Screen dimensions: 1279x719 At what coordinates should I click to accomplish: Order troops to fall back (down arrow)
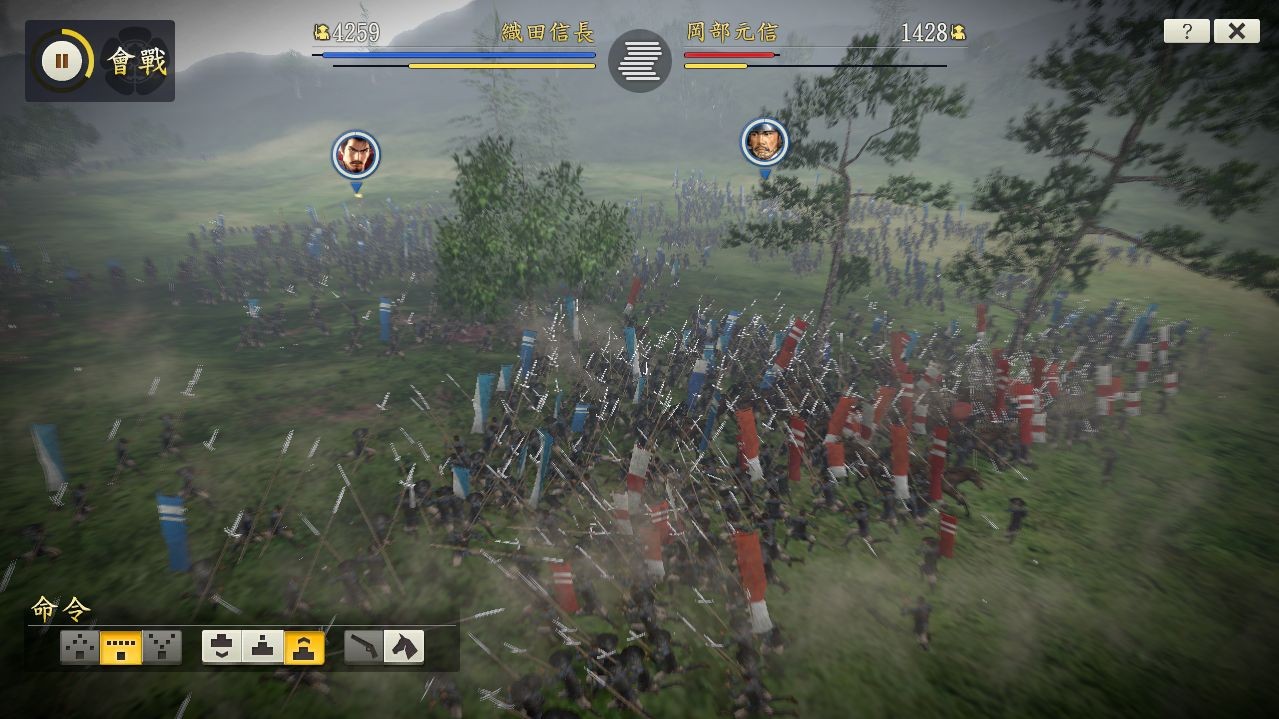[222, 647]
